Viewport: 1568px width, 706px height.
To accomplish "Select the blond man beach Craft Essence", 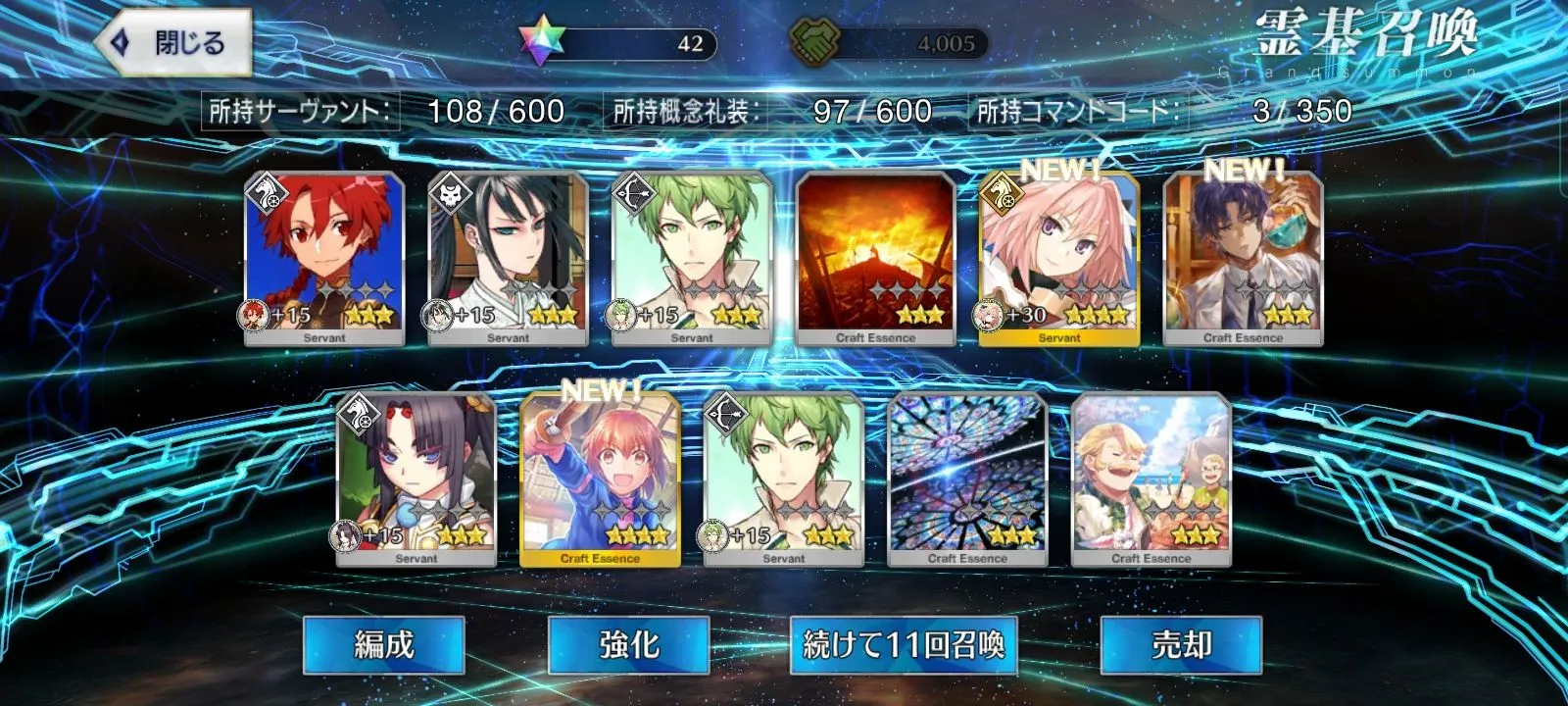I will 1151,479.
